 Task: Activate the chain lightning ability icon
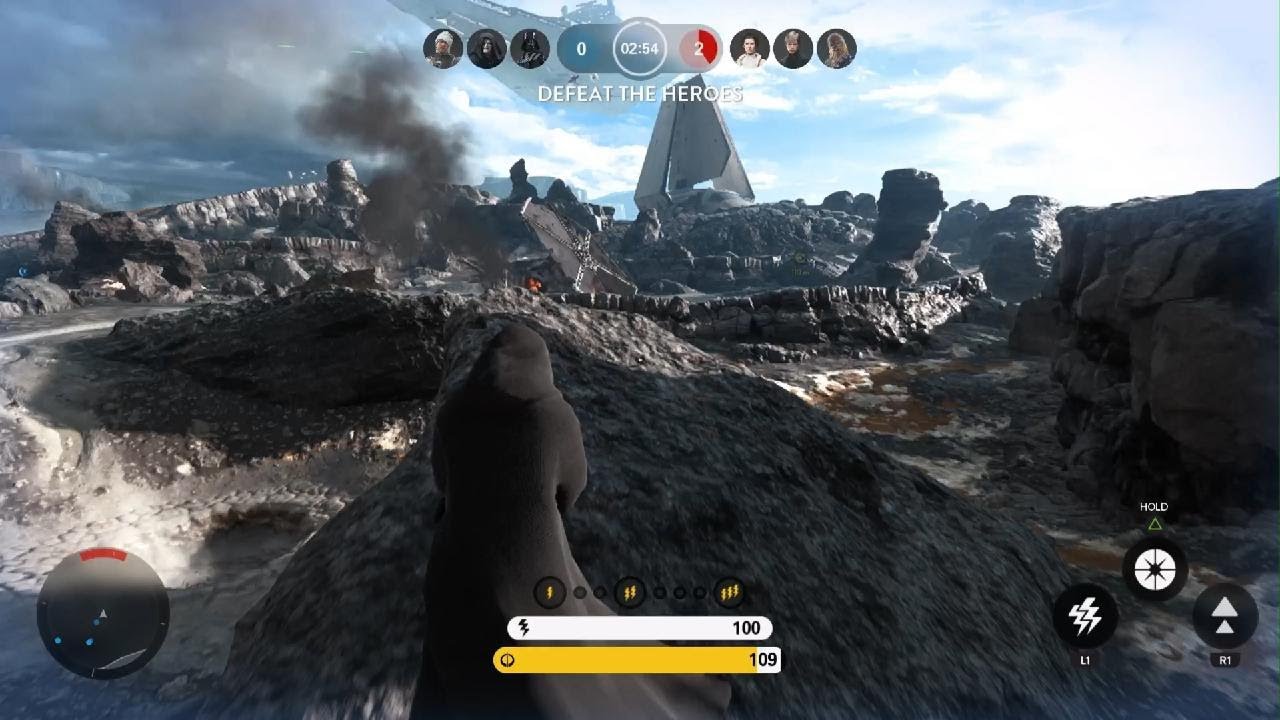[1085, 617]
